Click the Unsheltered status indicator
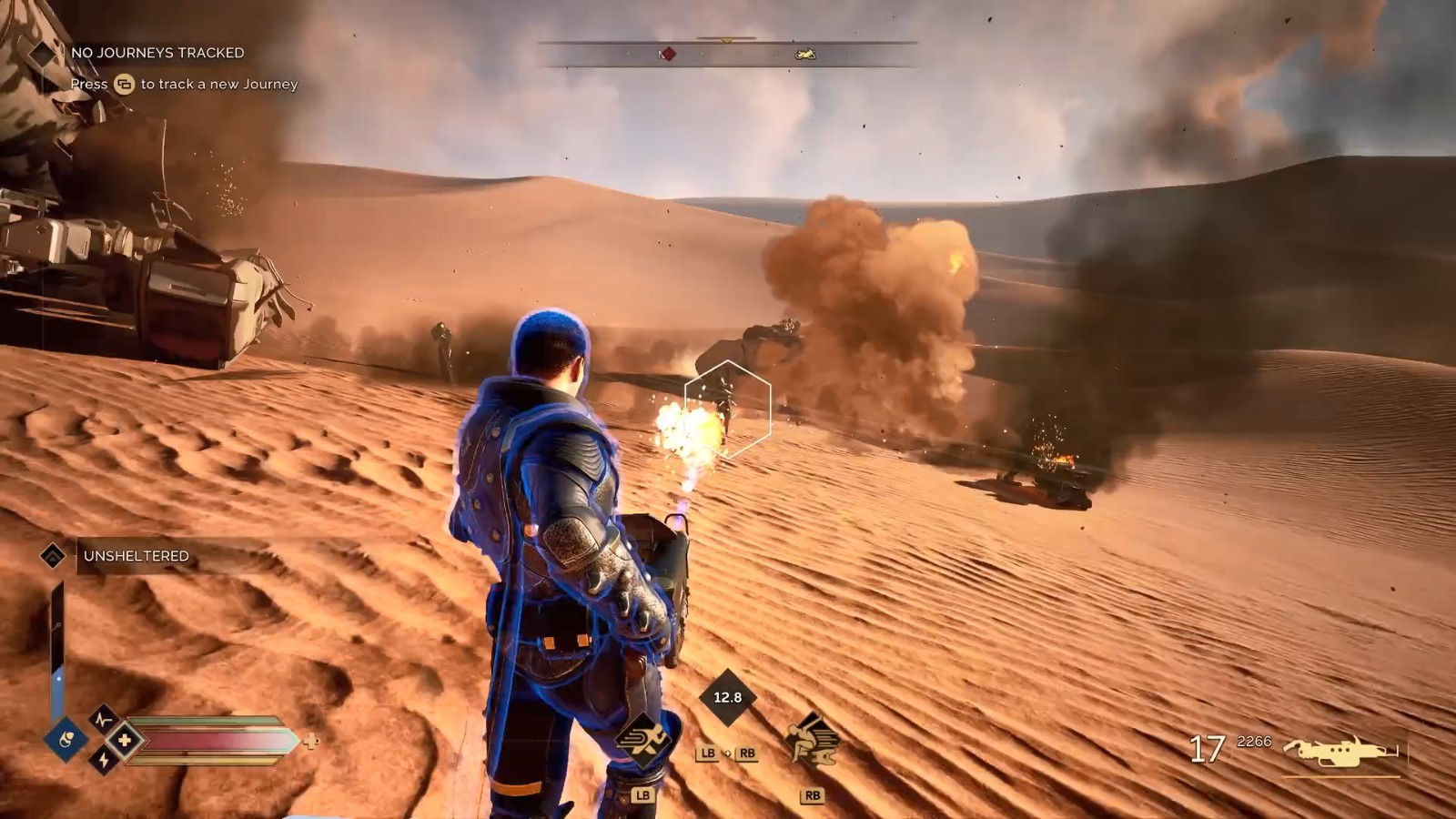 pos(136,556)
